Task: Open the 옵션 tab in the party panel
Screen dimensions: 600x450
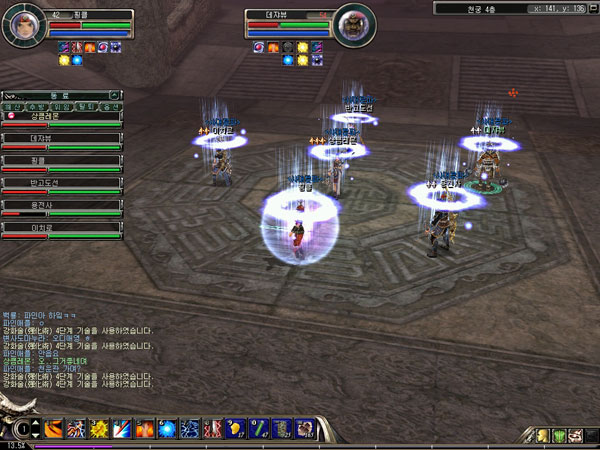Action: 111,106
